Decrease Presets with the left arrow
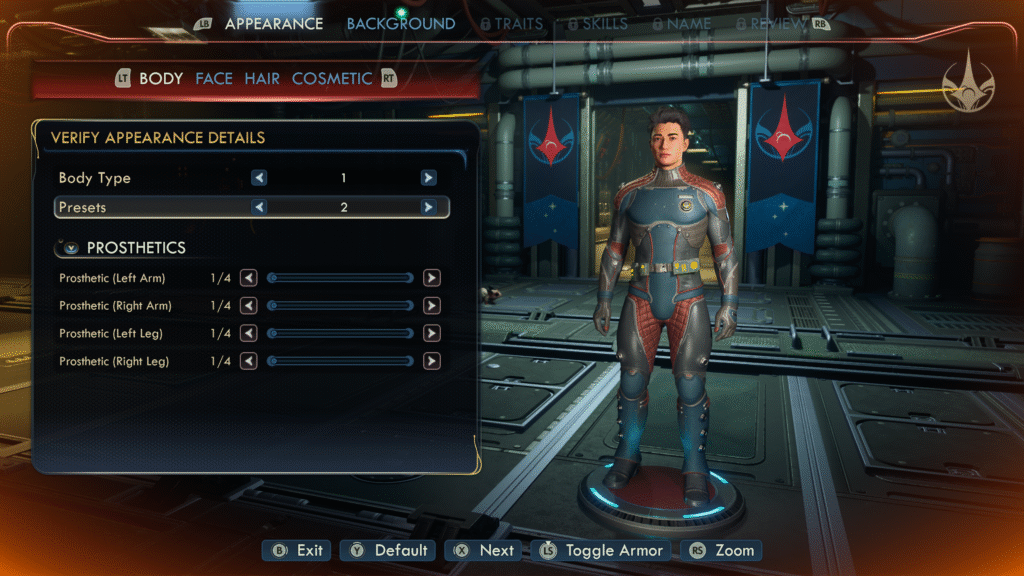 coord(259,207)
